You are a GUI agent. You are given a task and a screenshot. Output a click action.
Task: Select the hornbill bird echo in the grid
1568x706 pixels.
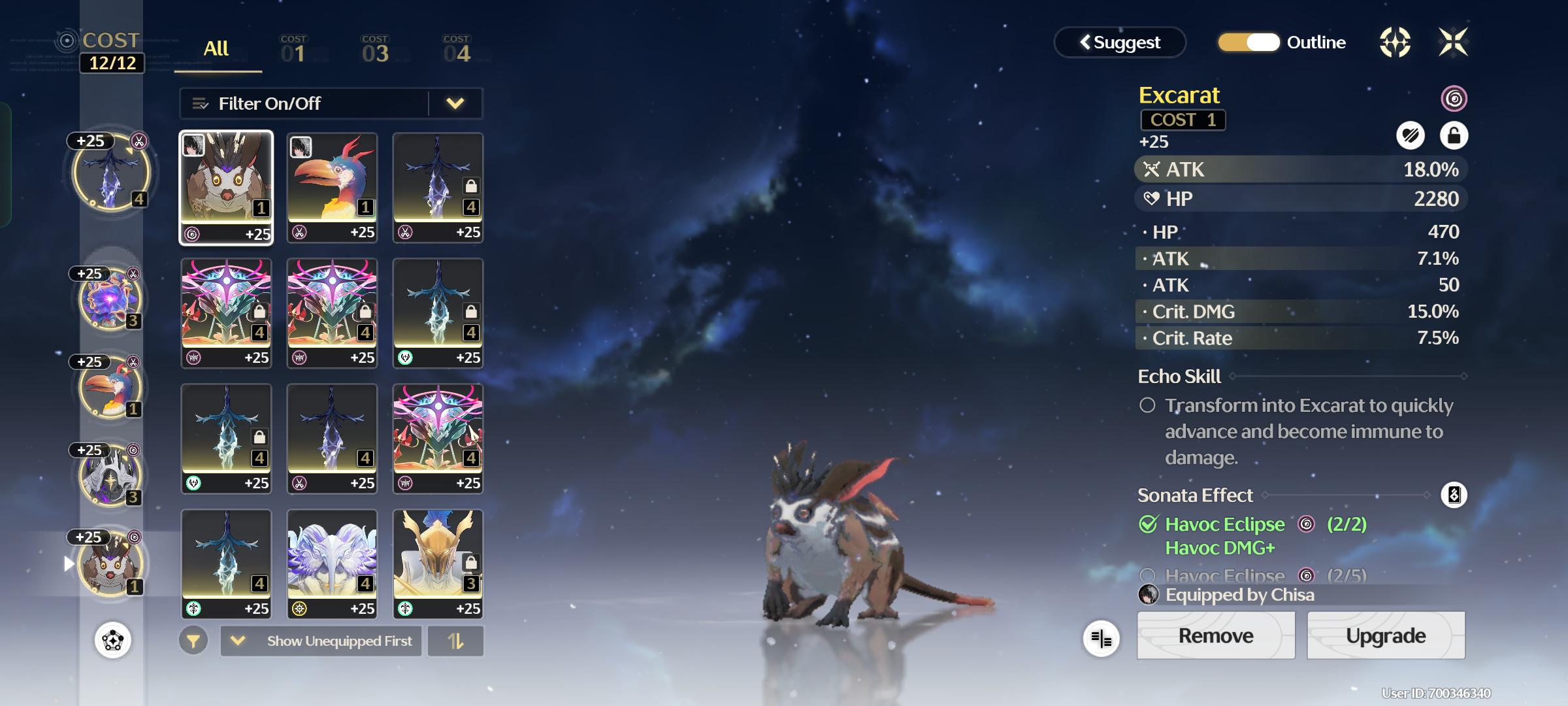coord(332,187)
